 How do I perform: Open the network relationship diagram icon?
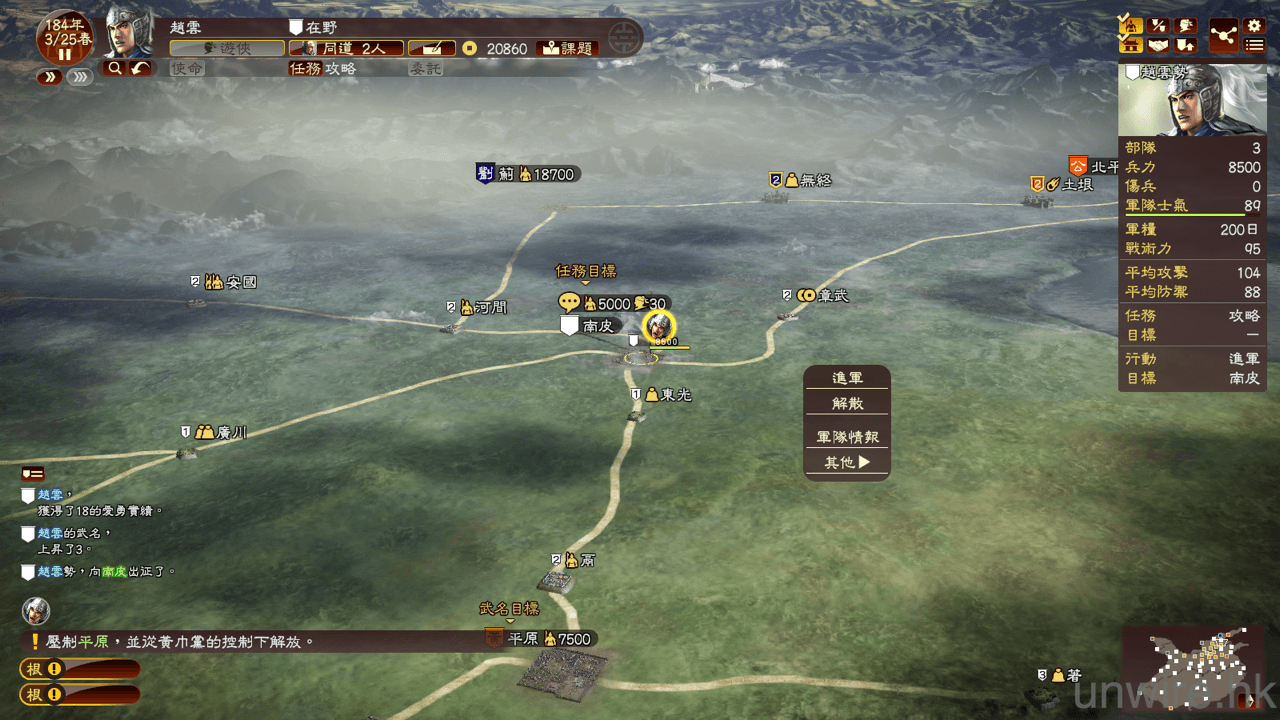(1223, 35)
